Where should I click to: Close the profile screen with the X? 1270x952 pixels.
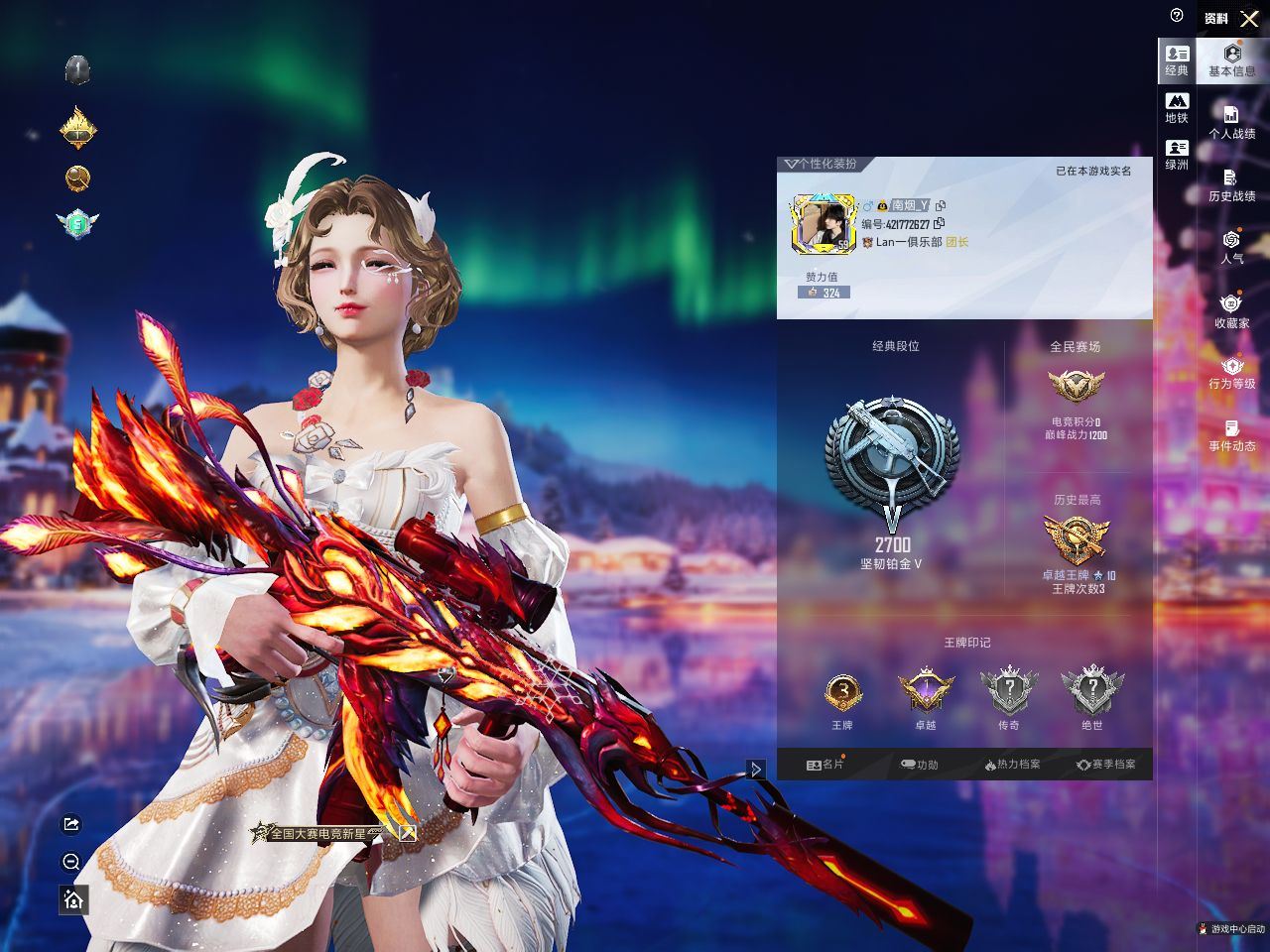[1249, 19]
